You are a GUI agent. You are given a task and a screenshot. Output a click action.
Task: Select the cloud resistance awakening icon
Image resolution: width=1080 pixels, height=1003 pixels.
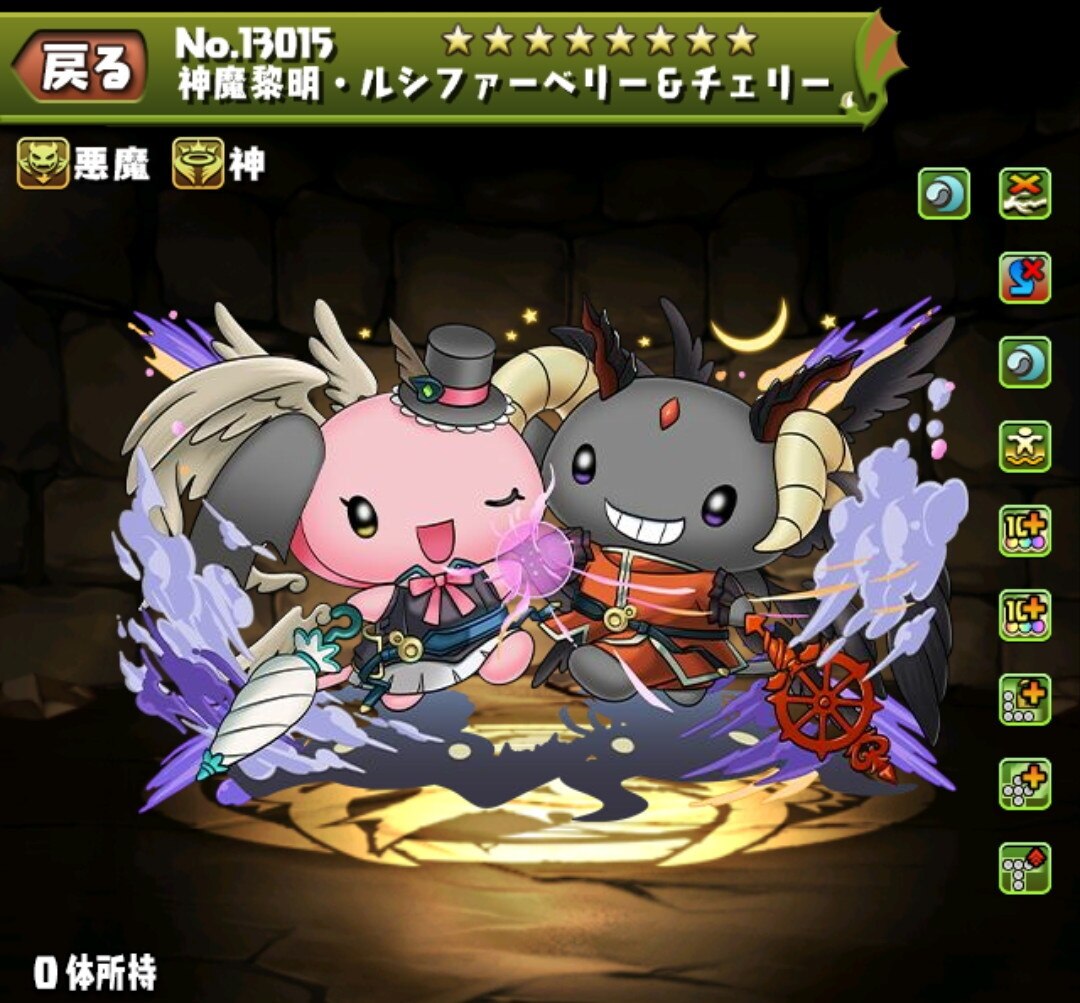1025,193
